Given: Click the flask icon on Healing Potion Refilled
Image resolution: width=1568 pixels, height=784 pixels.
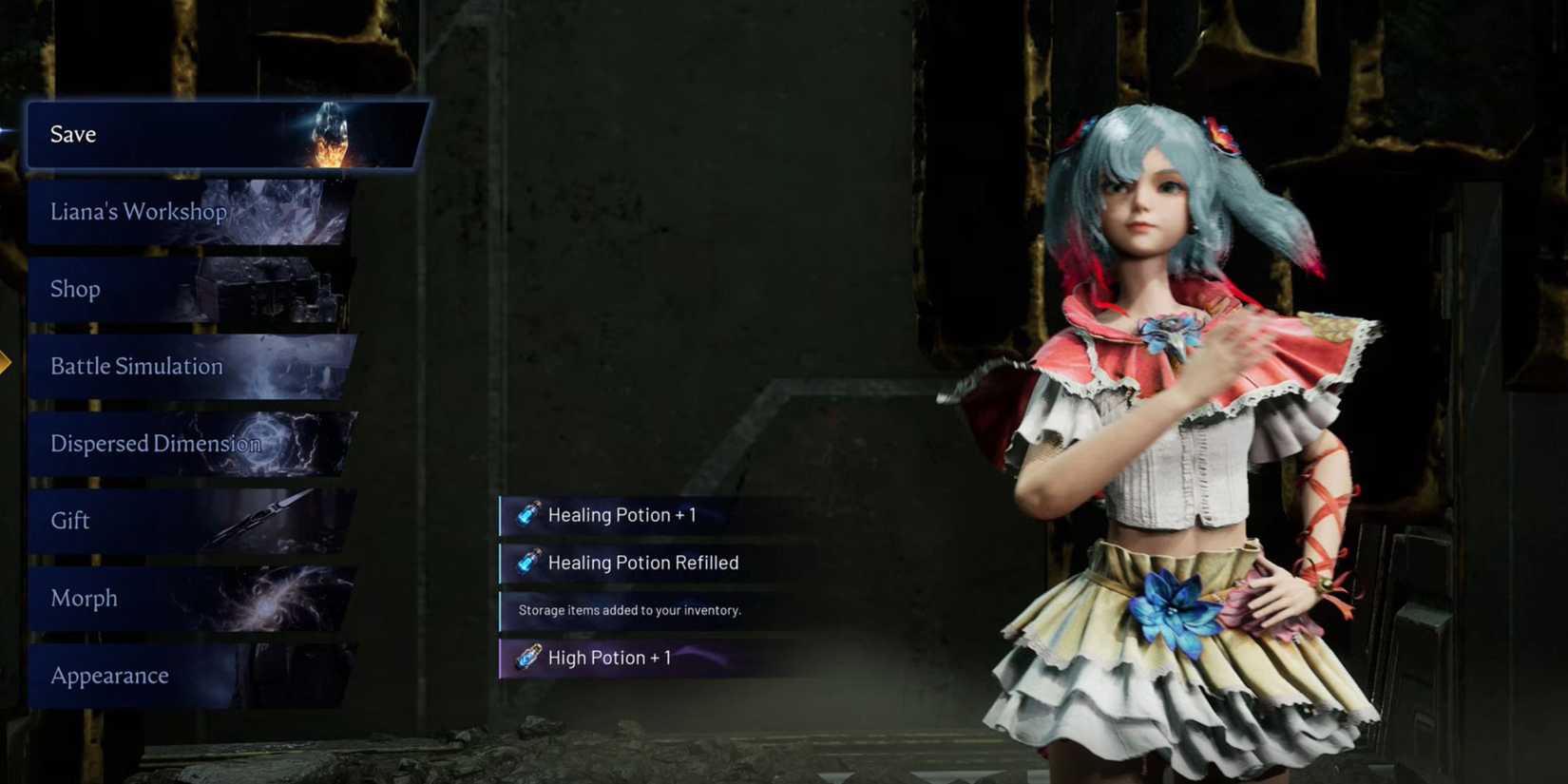Looking at the screenshot, I should point(528,562).
